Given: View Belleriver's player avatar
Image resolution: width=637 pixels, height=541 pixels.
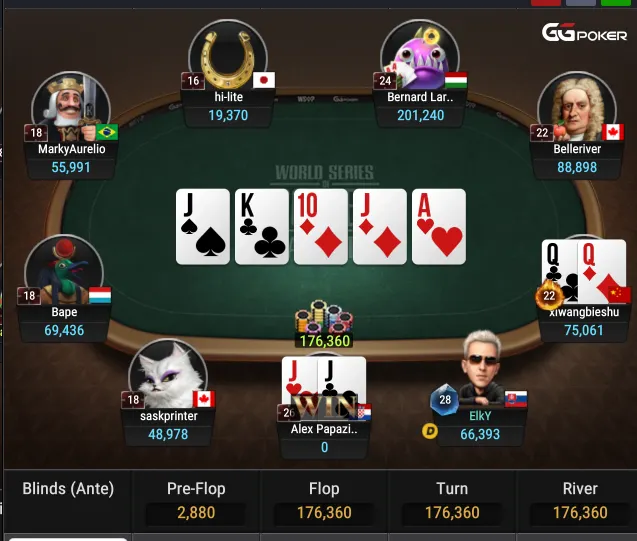Looking at the screenshot, I should [577, 108].
